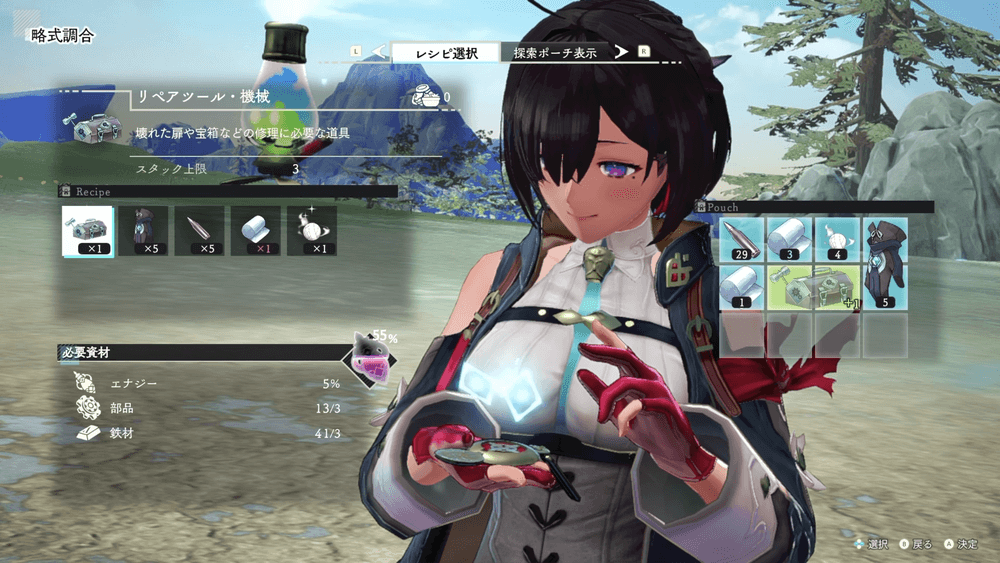This screenshot has height=563, width=1000.
Task: Select the bandage roll recipe
Action: 255,231
